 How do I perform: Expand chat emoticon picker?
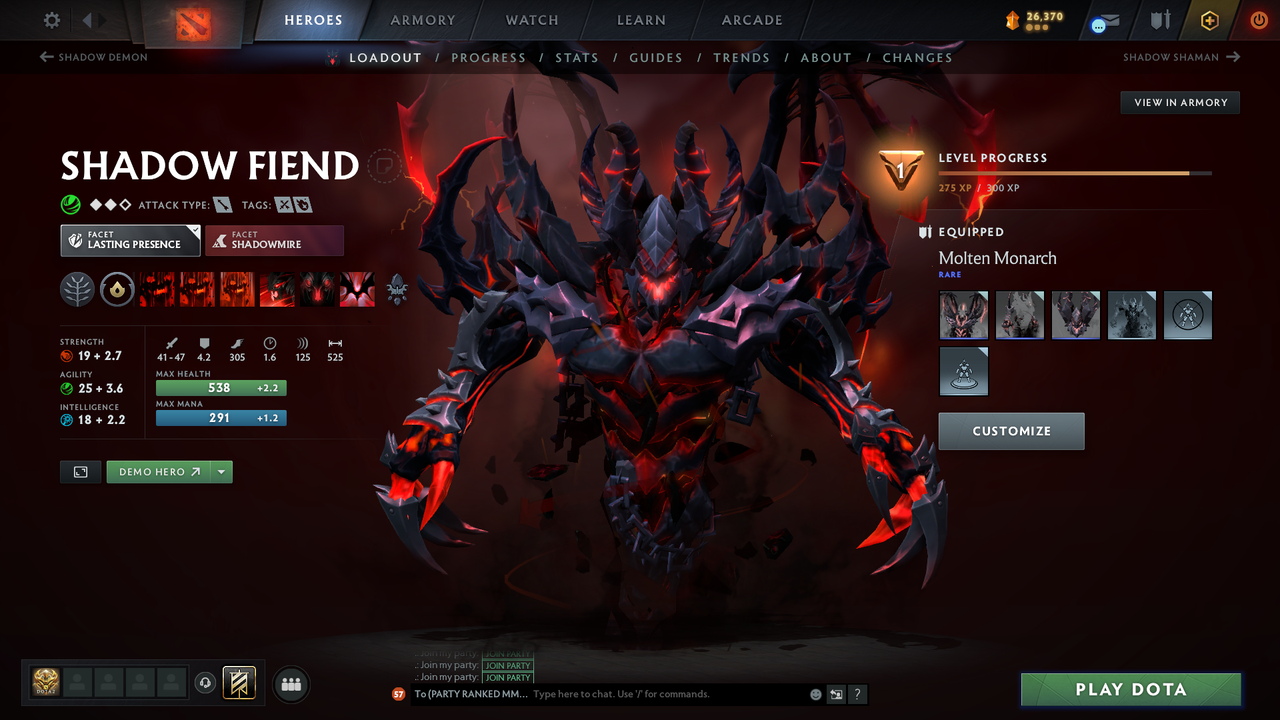[814, 694]
